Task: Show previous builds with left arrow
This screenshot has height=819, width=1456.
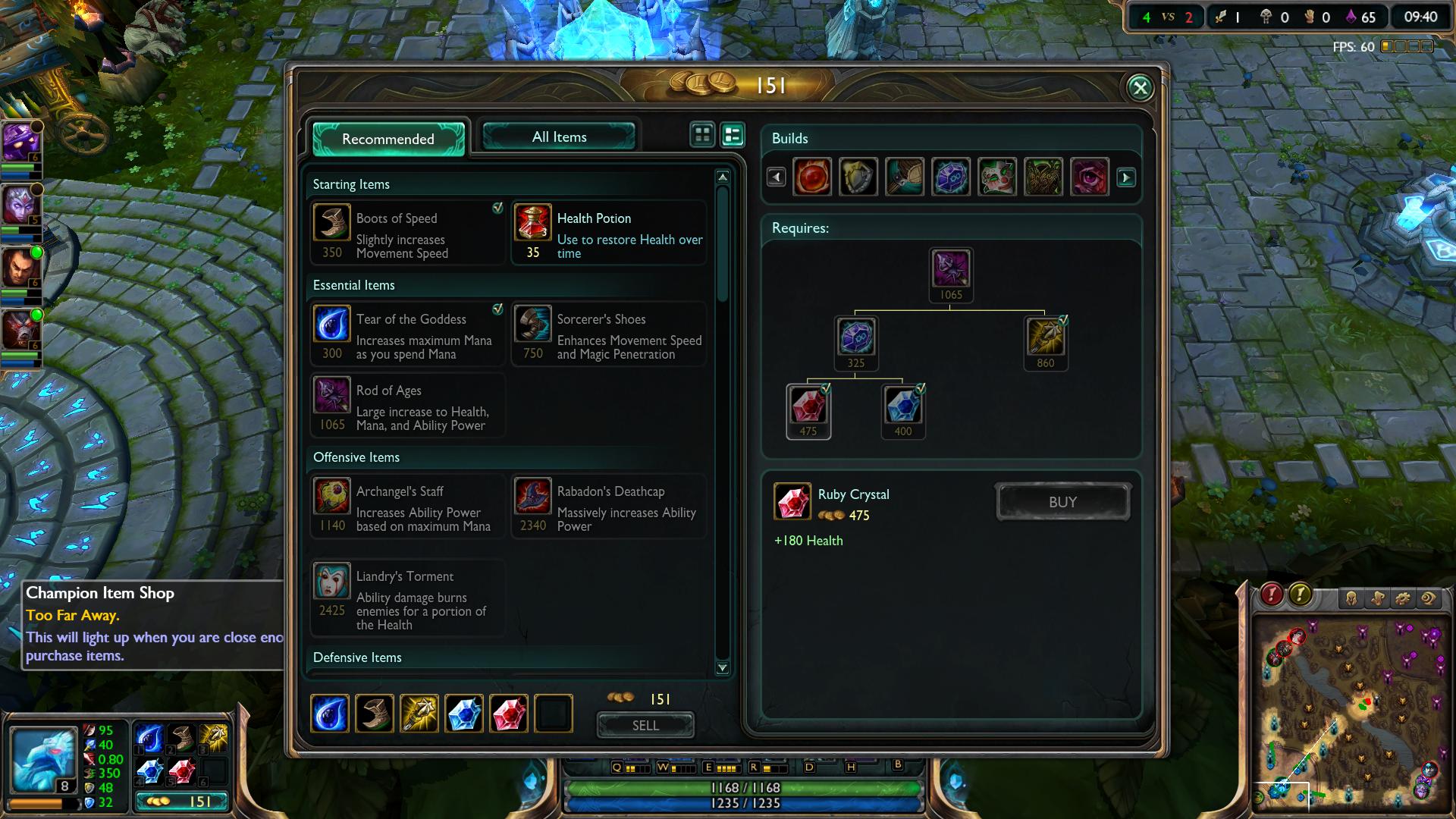Action: (x=776, y=177)
